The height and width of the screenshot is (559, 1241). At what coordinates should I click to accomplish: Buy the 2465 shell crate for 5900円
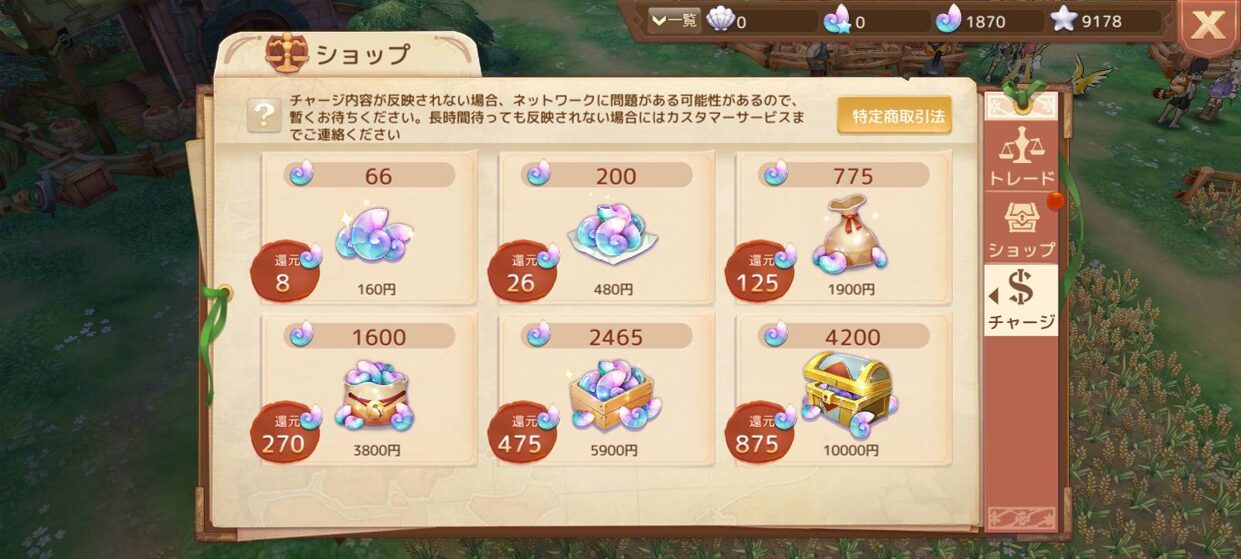coord(607,392)
